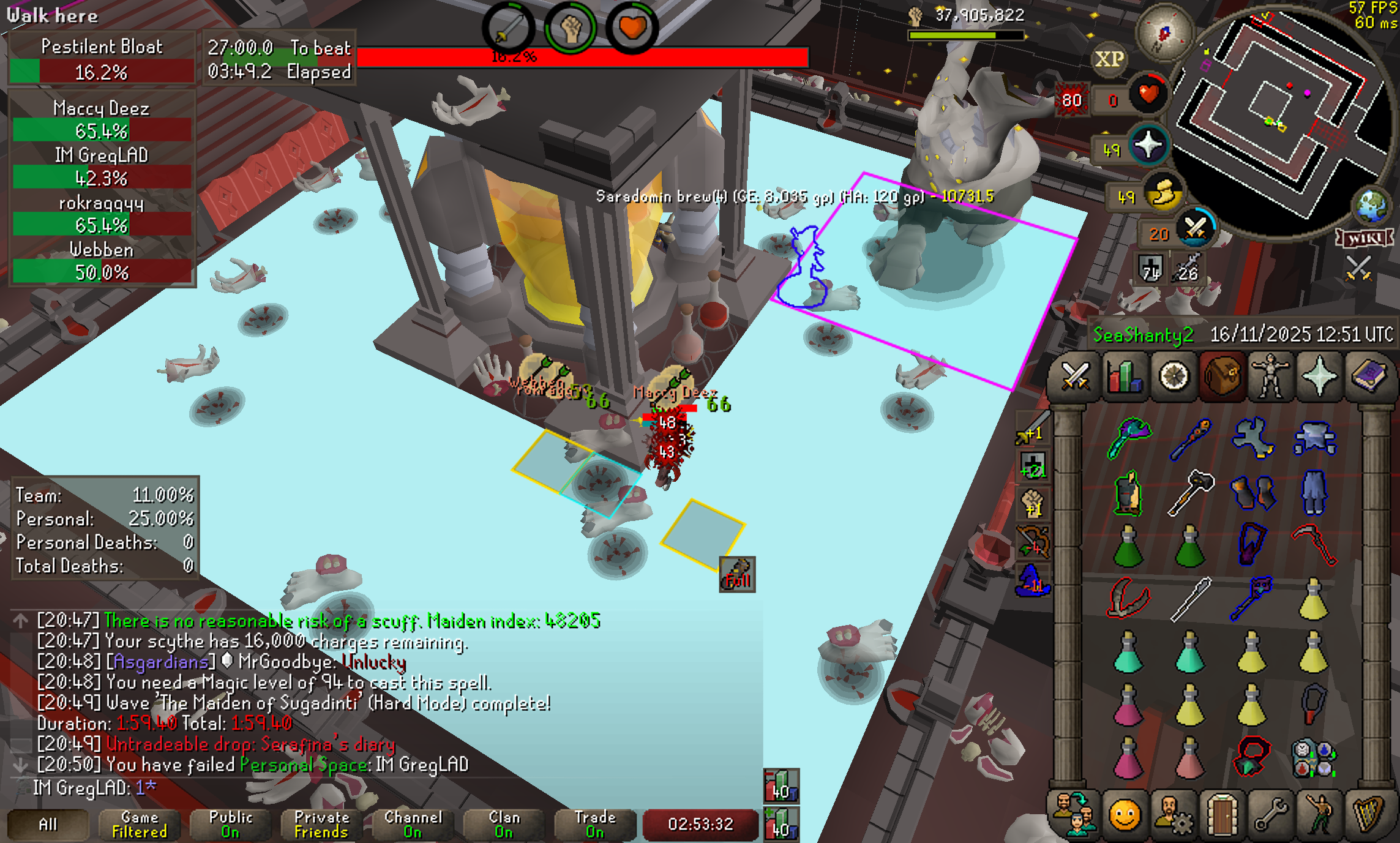Activate the special attack orb
Screen dimensions: 1400x843
coord(1194,230)
